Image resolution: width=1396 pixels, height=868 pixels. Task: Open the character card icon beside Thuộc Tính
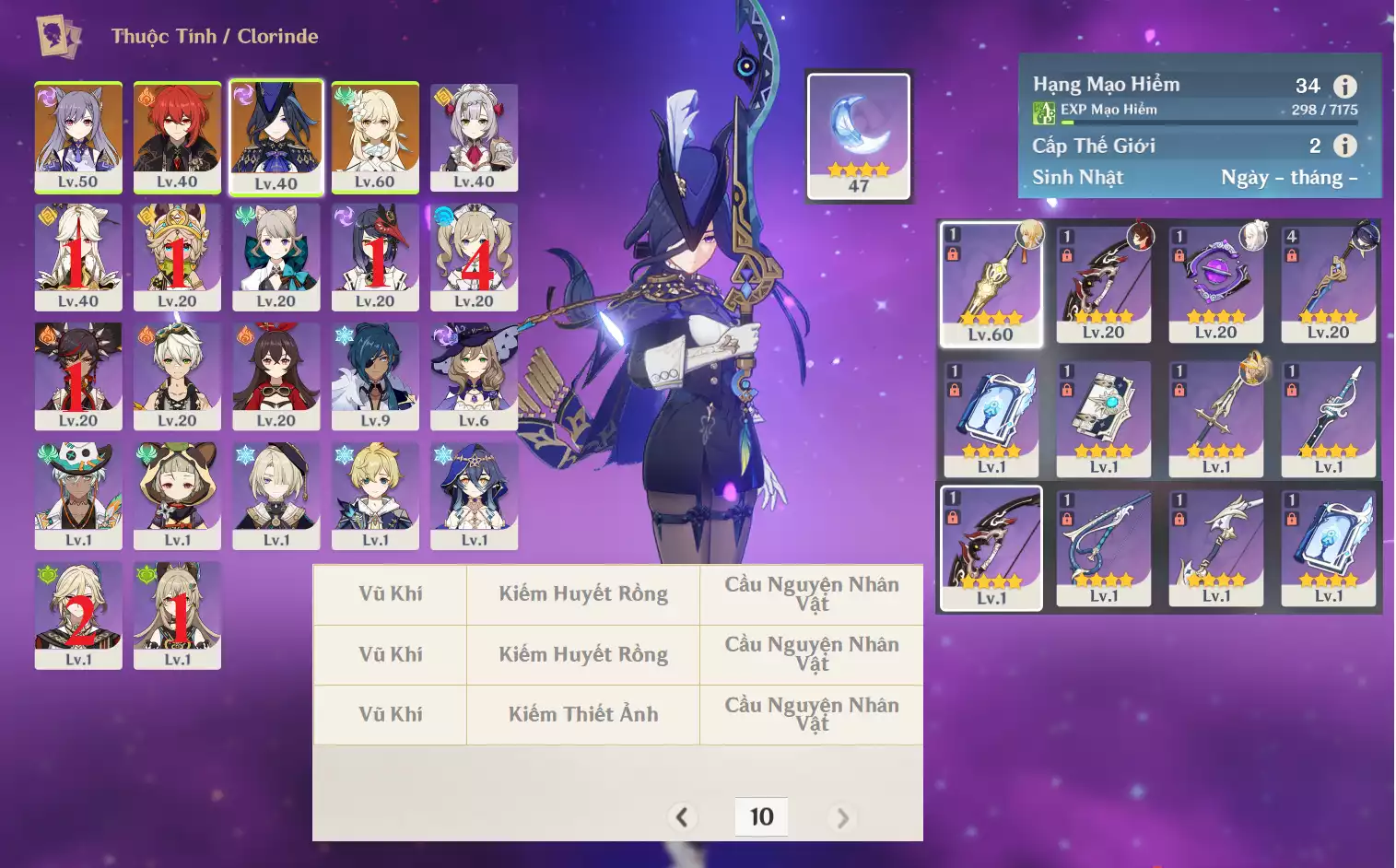pos(58,37)
